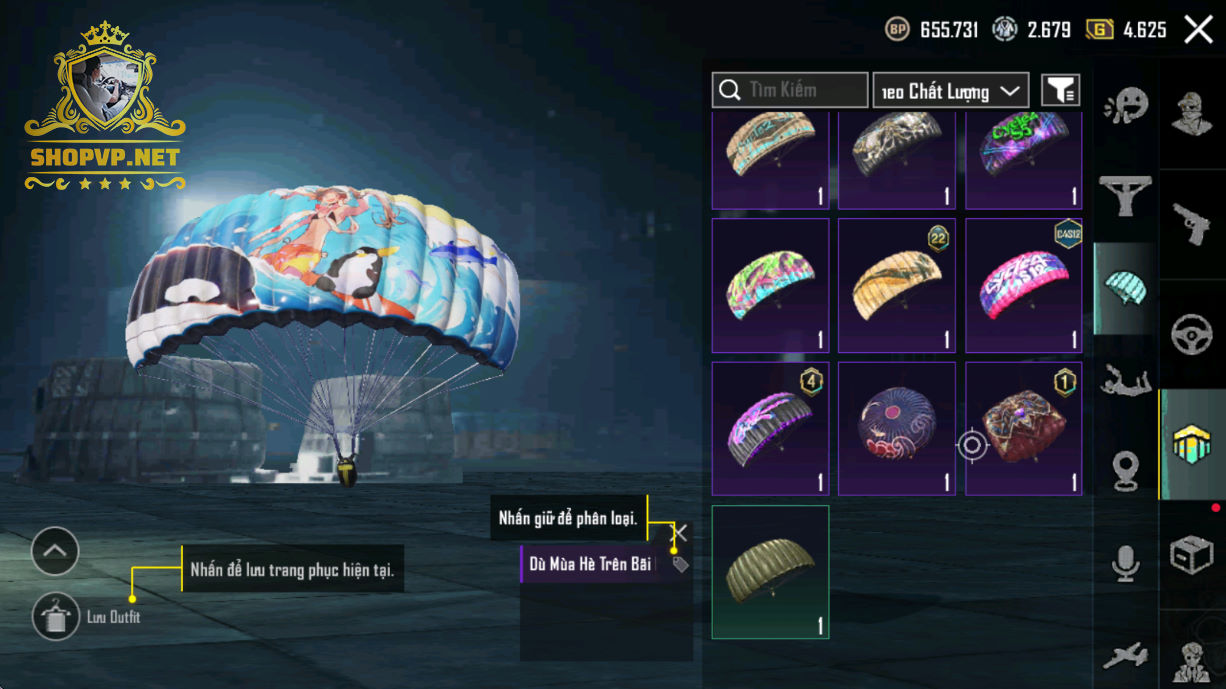Pick the rainbow graffiti parachute skin
The width and height of the screenshot is (1226, 689).
coord(770,285)
